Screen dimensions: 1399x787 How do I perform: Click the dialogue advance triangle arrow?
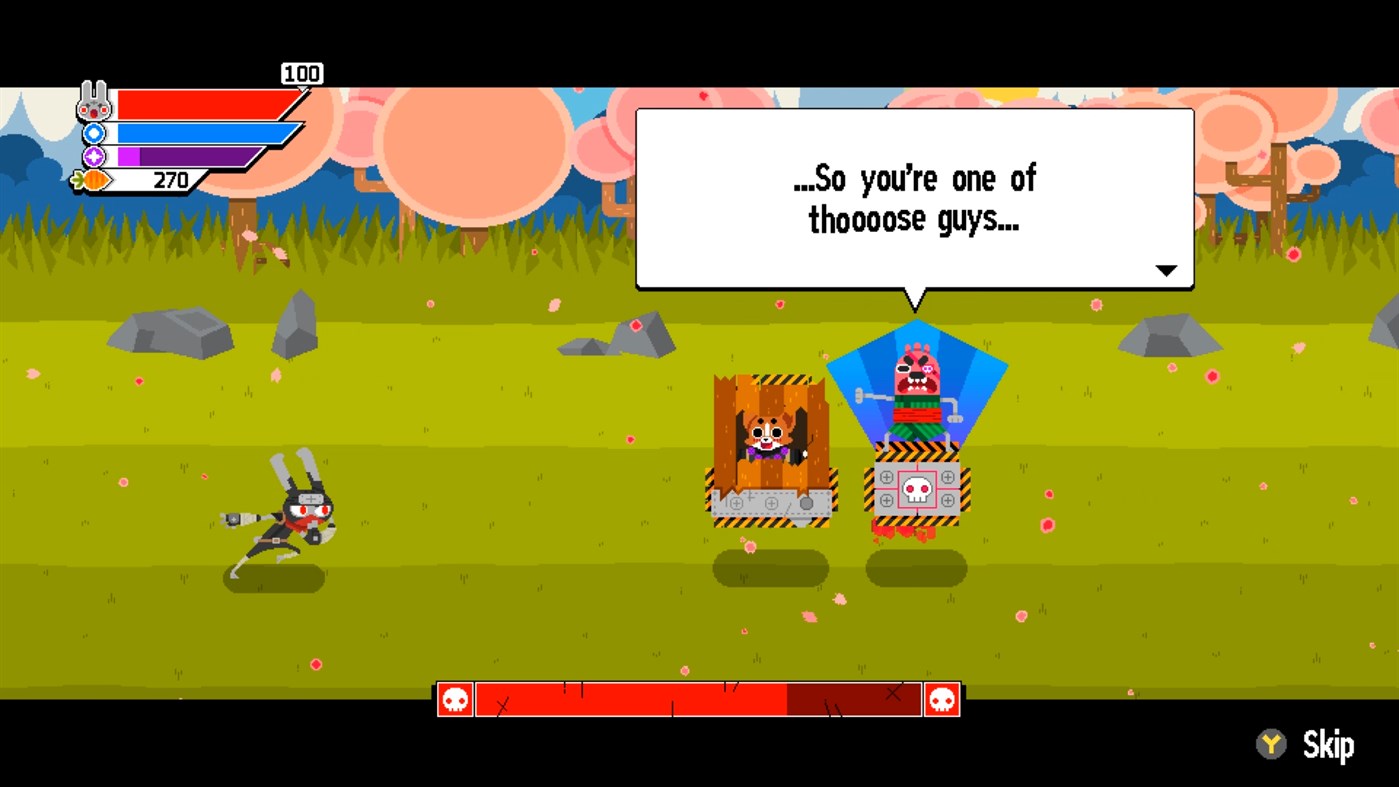[x=1165, y=269]
